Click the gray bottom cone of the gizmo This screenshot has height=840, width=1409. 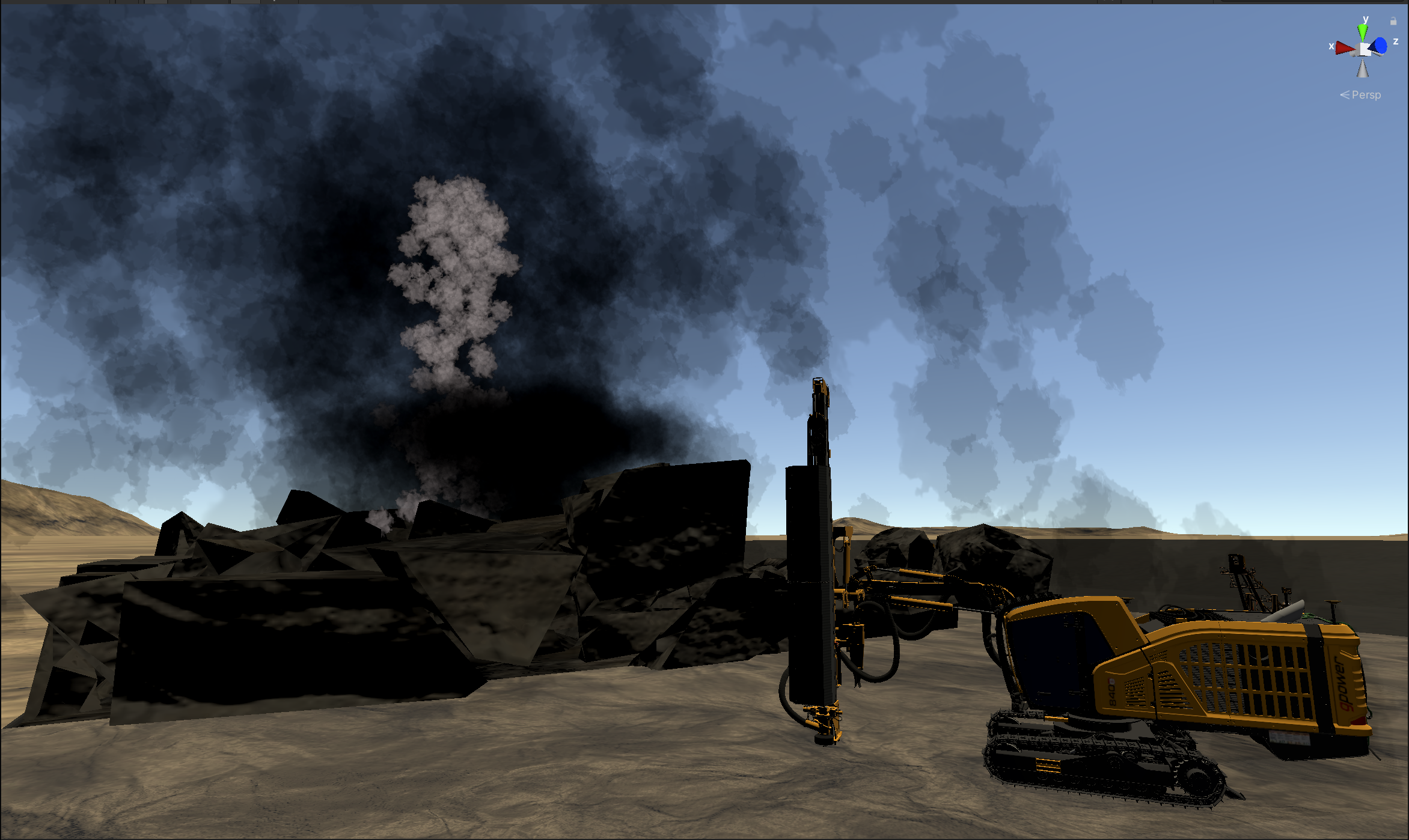tap(1363, 69)
